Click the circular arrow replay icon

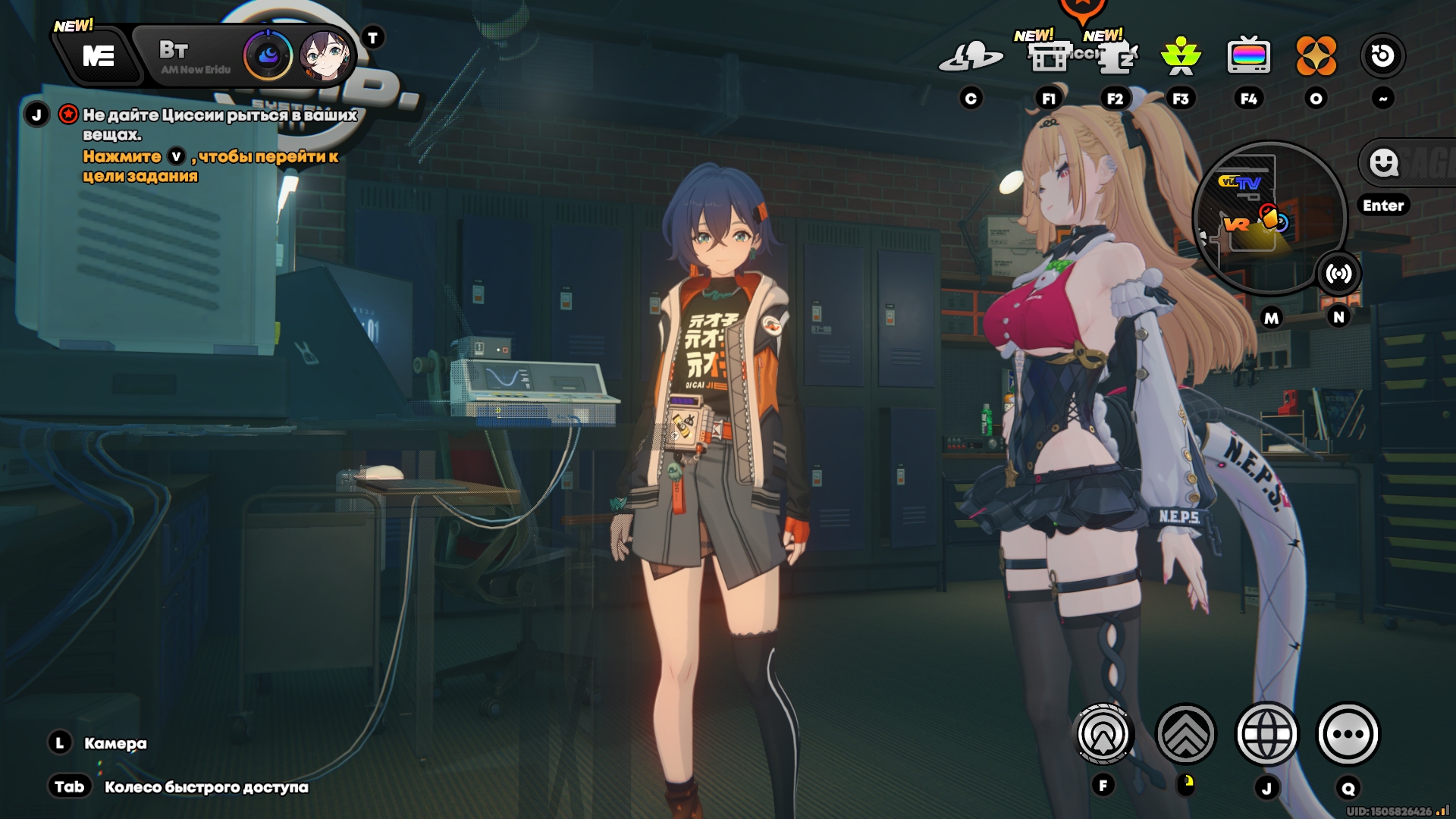coord(1382,56)
